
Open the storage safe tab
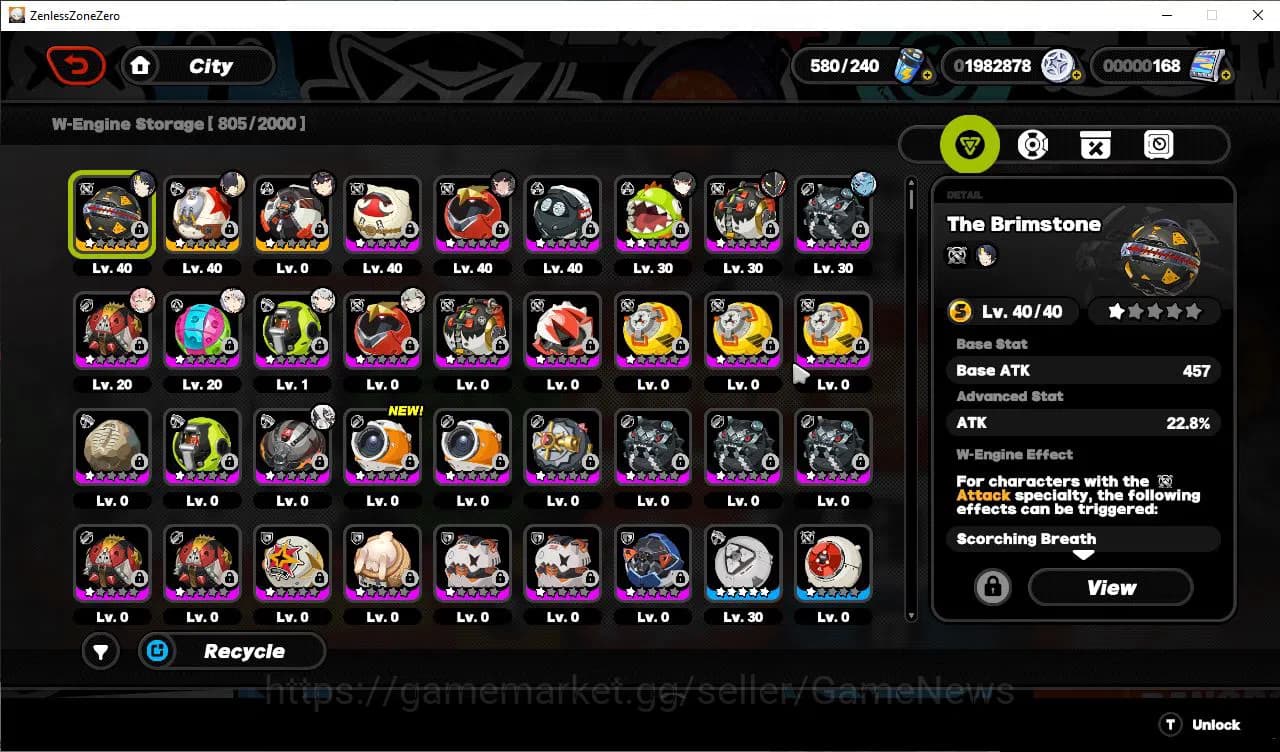pos(1158,144)
